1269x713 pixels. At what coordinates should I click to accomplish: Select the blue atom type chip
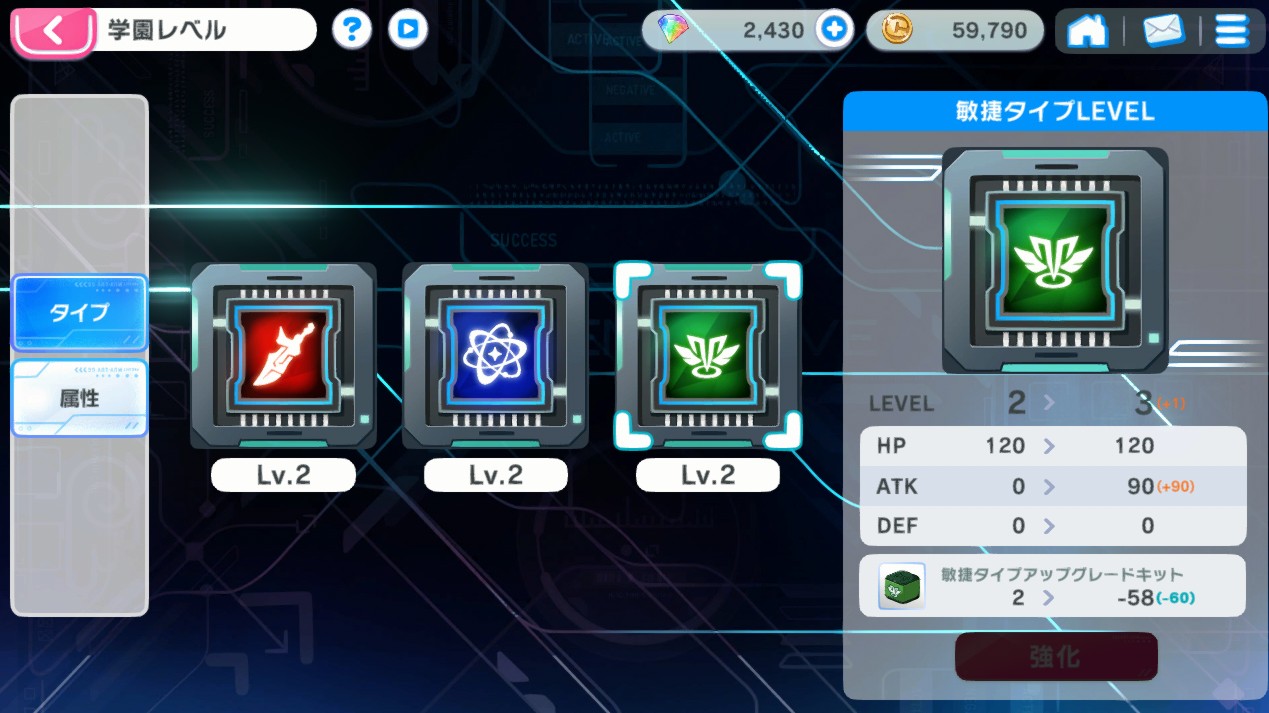(495, 356)
